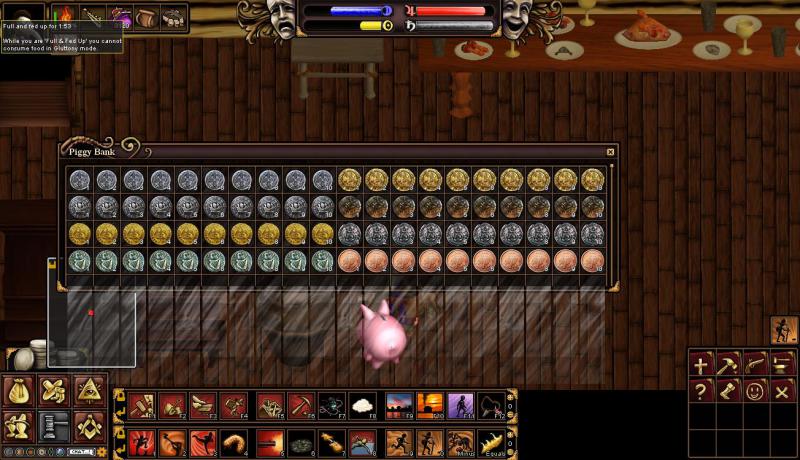
Task: Use the purple silhouette hotbar ability
Action: click(460, 405)
